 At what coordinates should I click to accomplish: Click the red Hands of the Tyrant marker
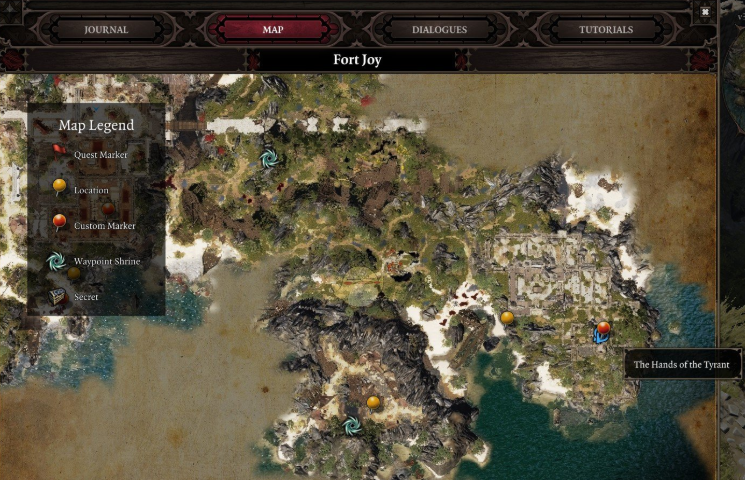coord(603,328)
